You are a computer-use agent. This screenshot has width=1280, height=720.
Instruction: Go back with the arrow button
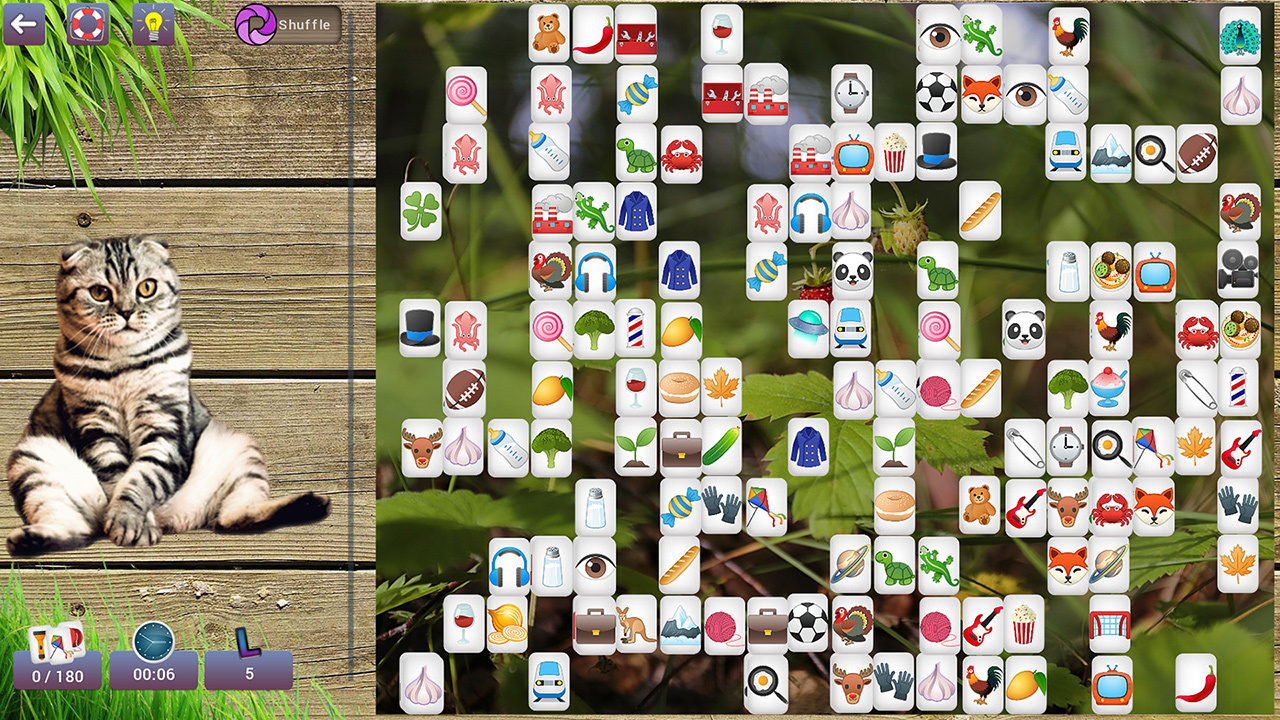point(24,25)
